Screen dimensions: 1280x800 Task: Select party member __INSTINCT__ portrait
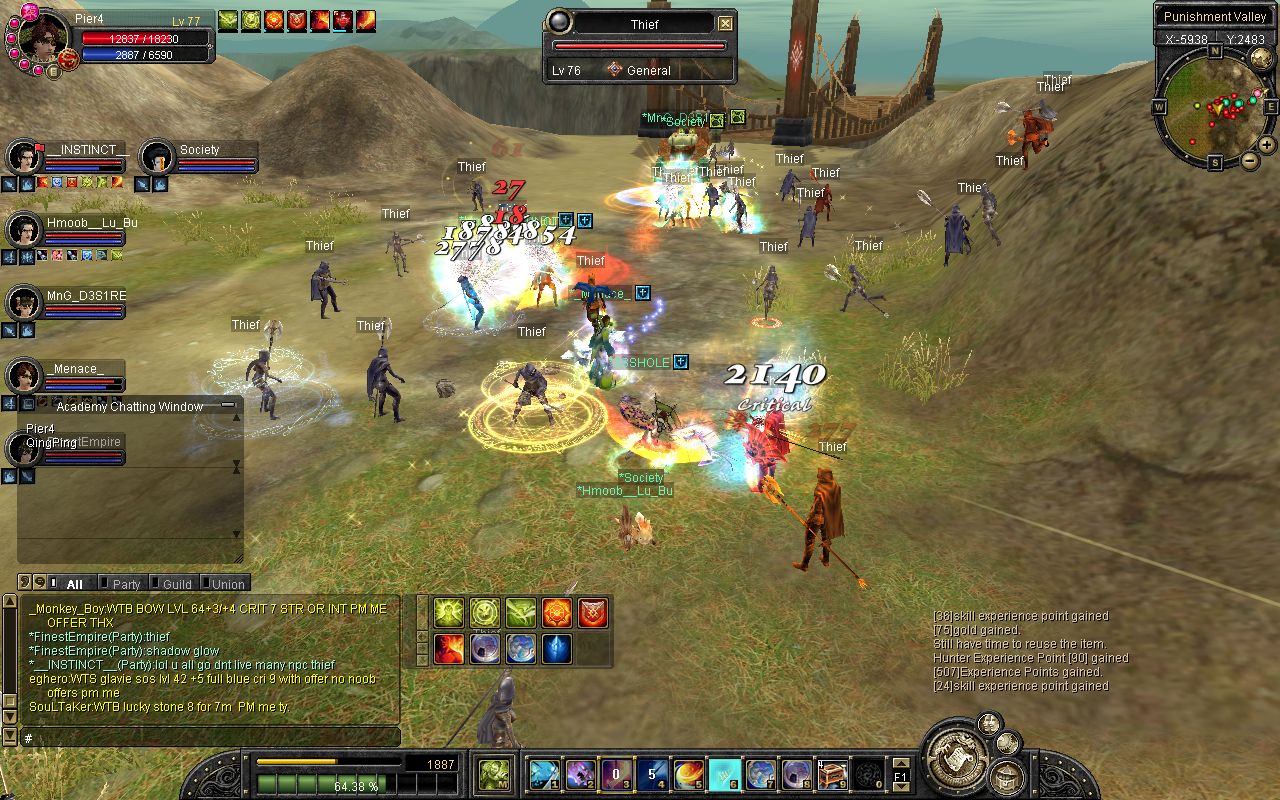(x=22, y=157)
